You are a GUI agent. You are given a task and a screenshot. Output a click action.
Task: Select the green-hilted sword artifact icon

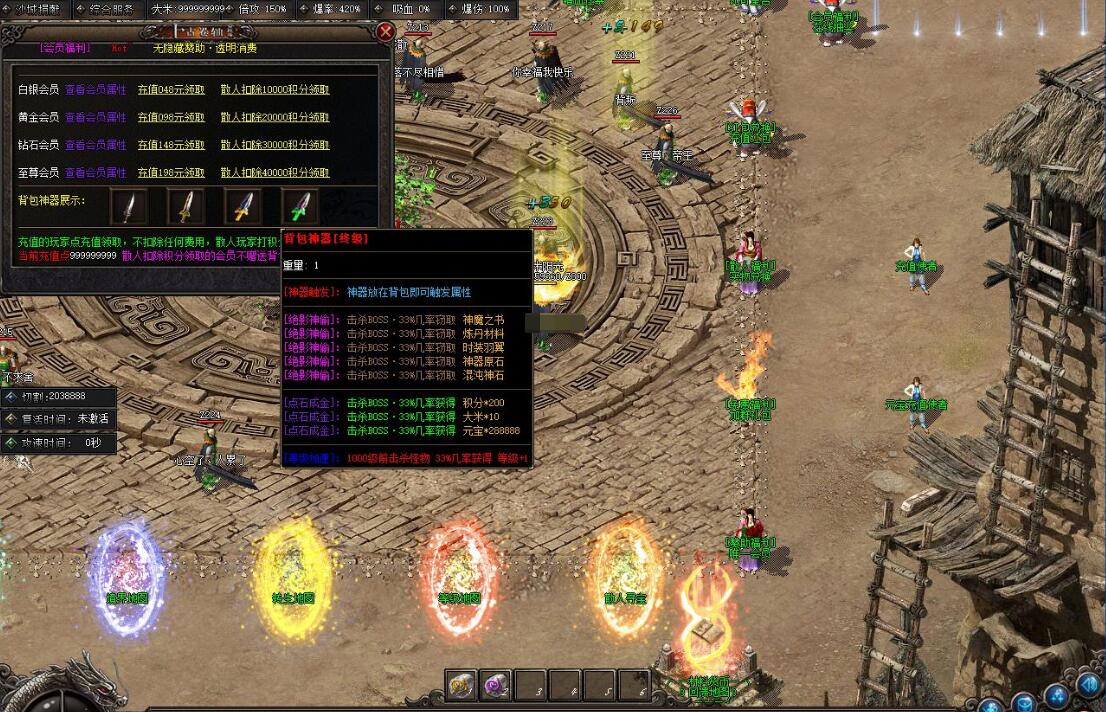[x=299, y=206]
